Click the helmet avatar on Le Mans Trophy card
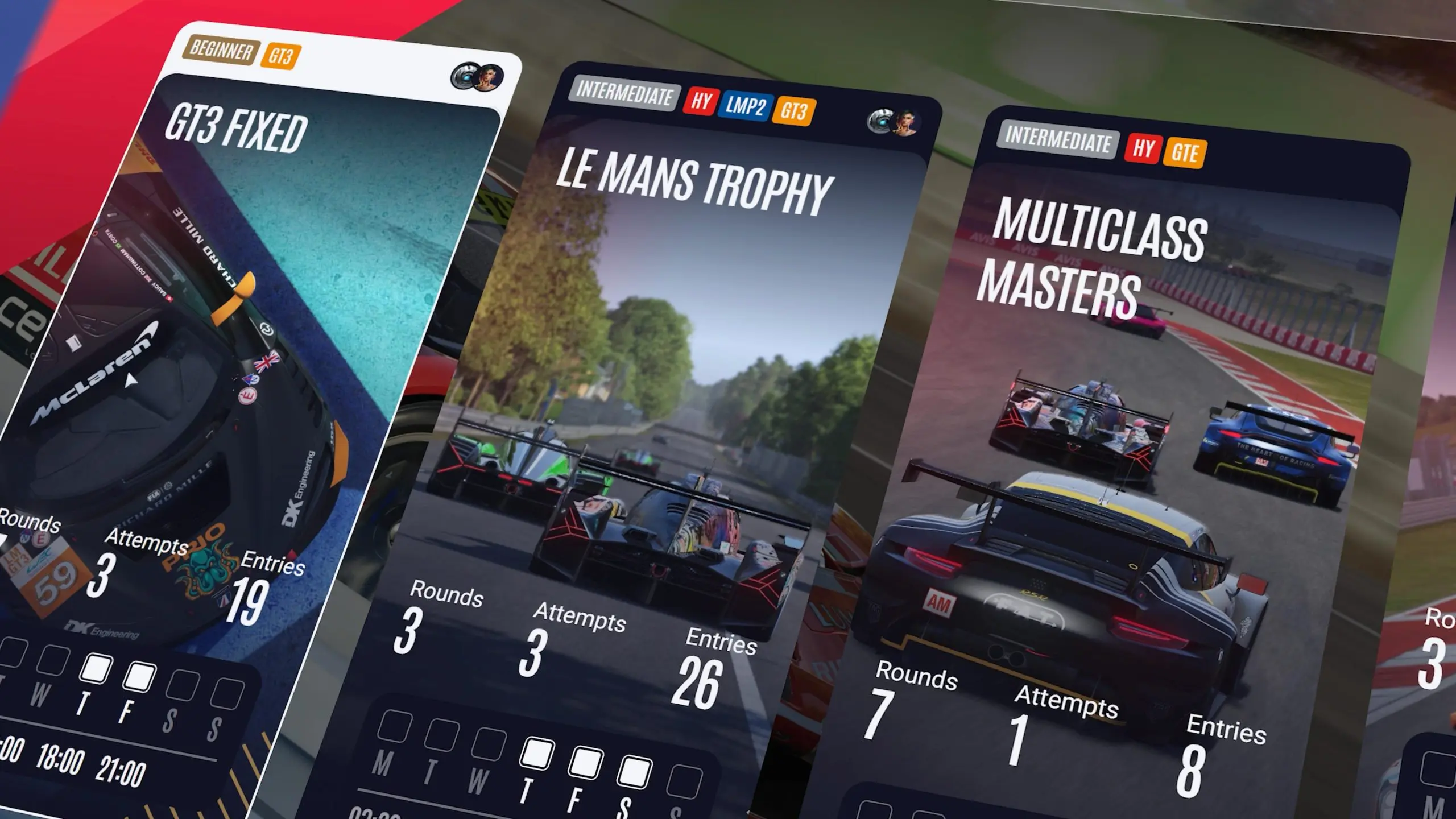Image resolution: width=1456 pixels, height=819 pixels. [882, 119]
